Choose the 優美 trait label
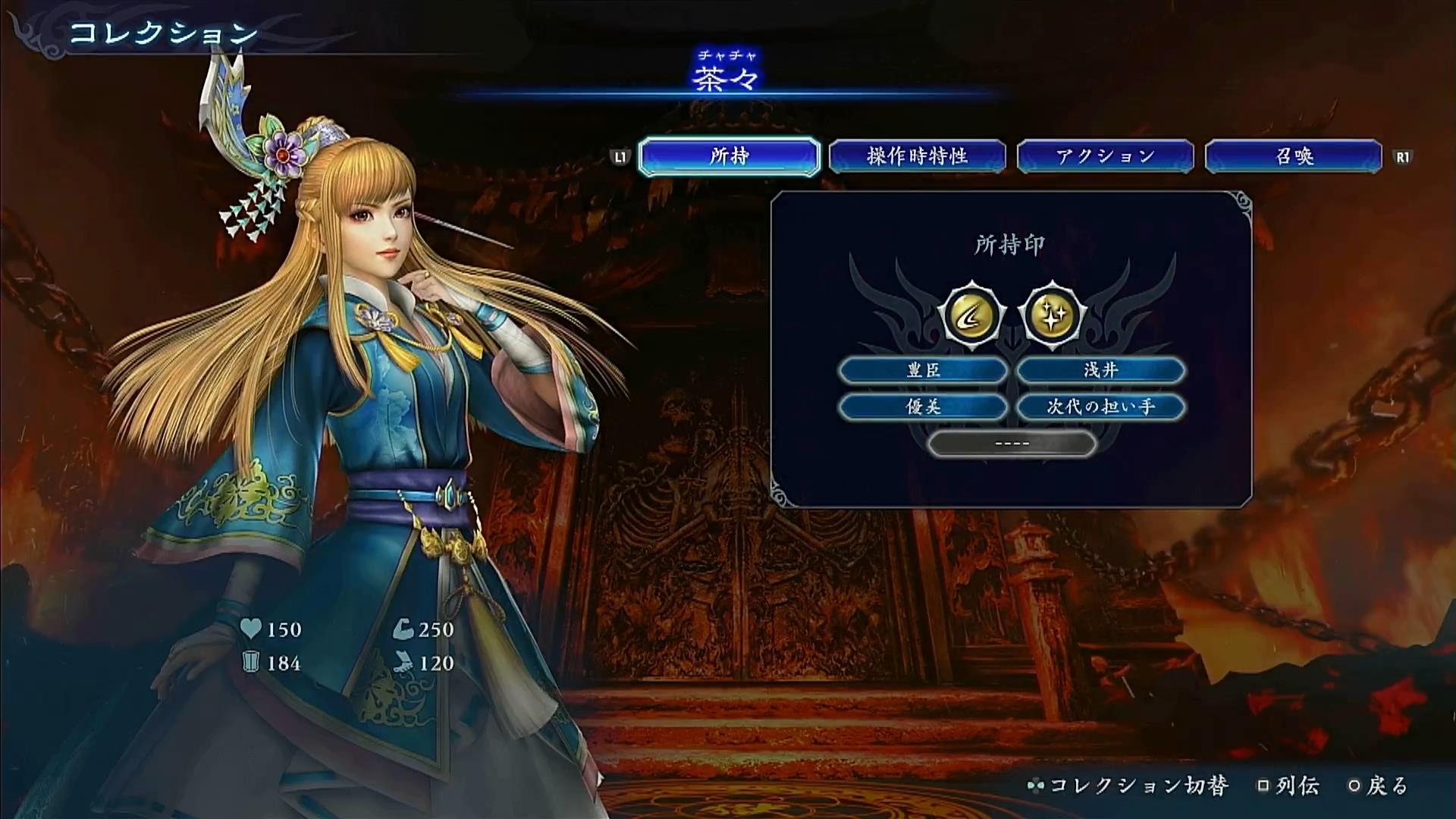 (x=923, y=407)
